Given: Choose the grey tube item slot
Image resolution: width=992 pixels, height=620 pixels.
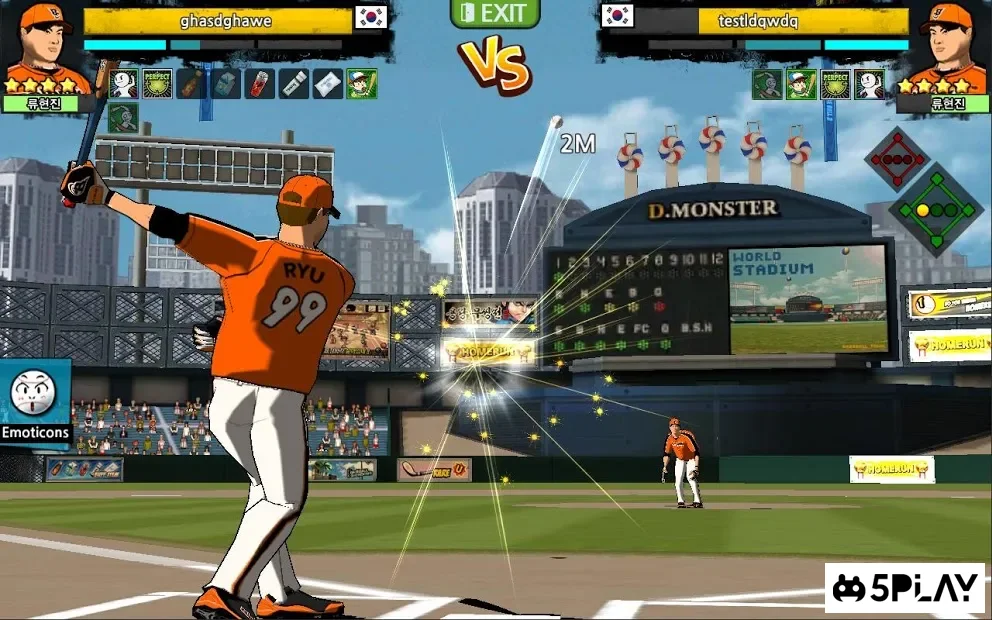Looking at the screenshot, I should (x=294, y=83).
